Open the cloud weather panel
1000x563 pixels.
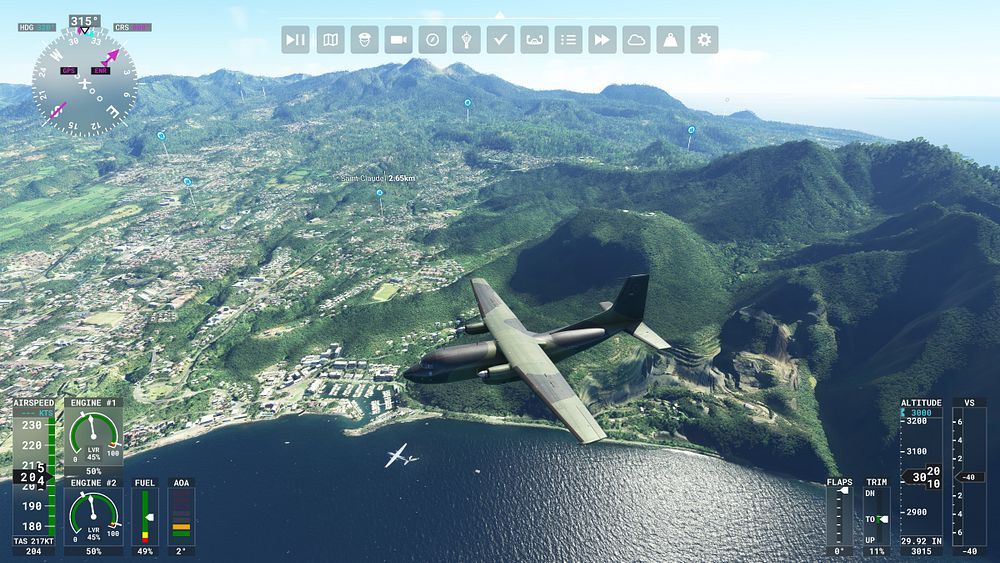point(636,40)
